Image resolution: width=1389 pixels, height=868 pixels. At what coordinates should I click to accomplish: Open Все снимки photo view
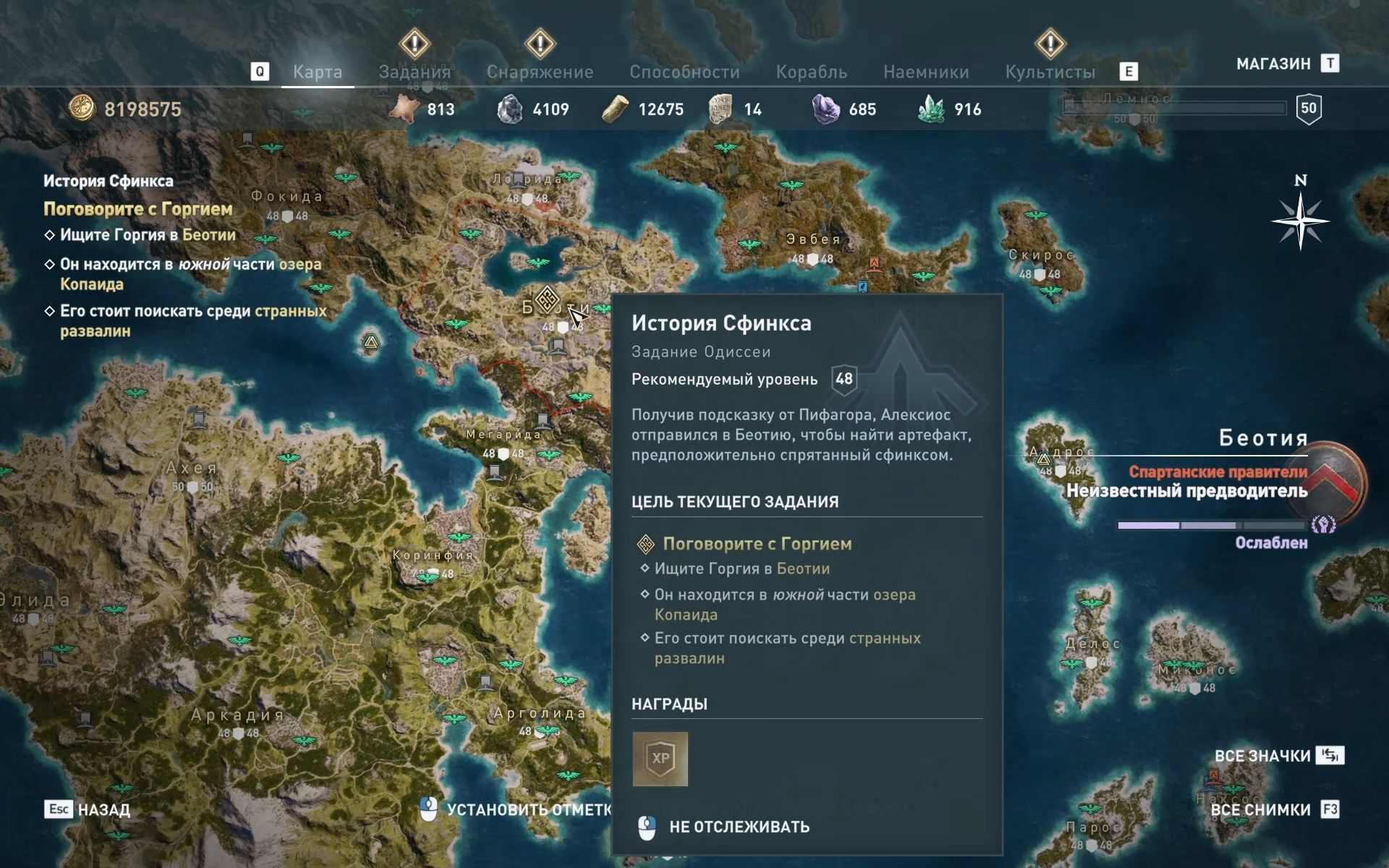pyautogui.click(x=1260, y=809)
